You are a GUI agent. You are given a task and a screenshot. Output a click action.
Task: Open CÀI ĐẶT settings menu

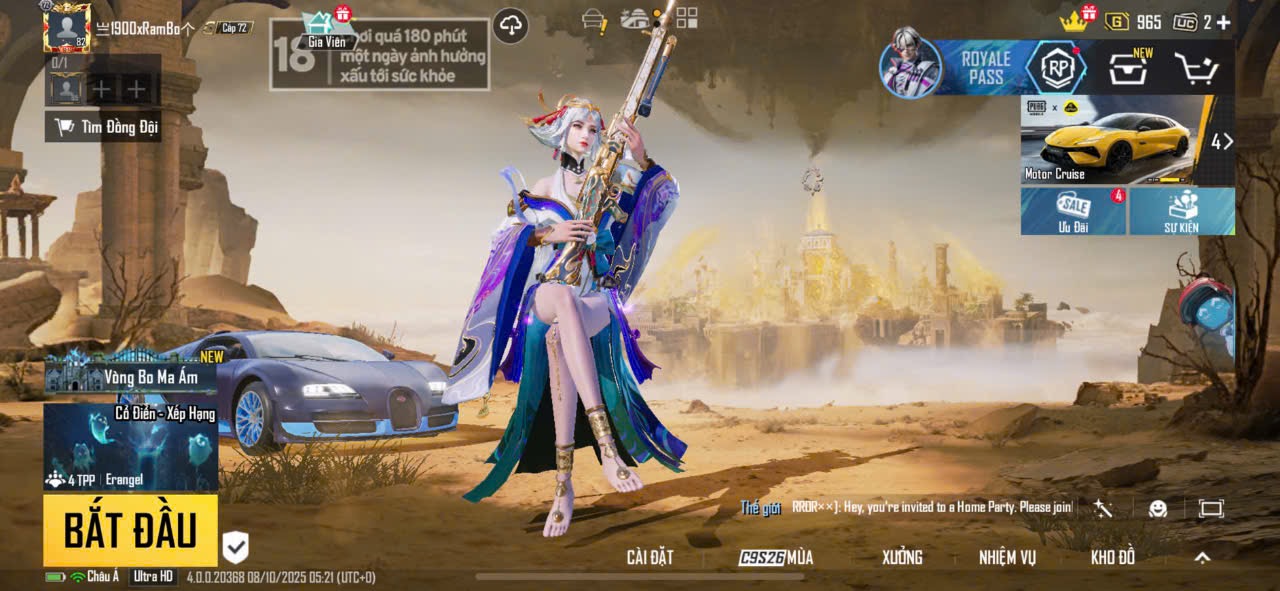[x=649, y=558]
